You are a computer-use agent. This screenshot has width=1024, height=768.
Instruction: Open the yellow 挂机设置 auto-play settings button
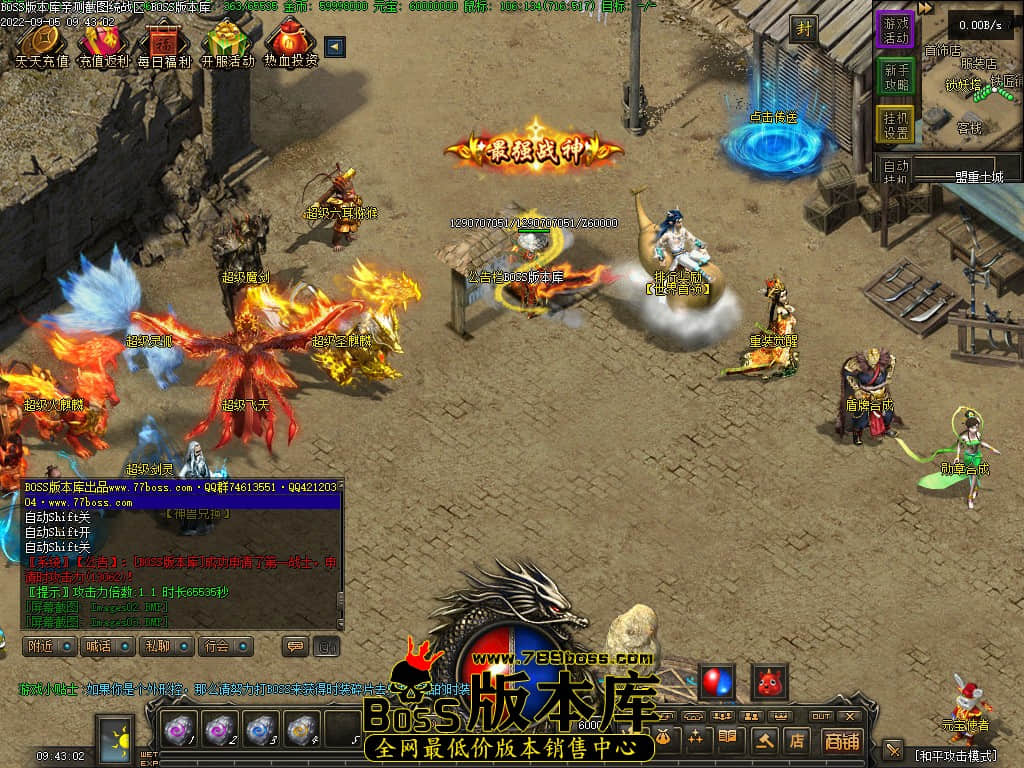(895, 125)
